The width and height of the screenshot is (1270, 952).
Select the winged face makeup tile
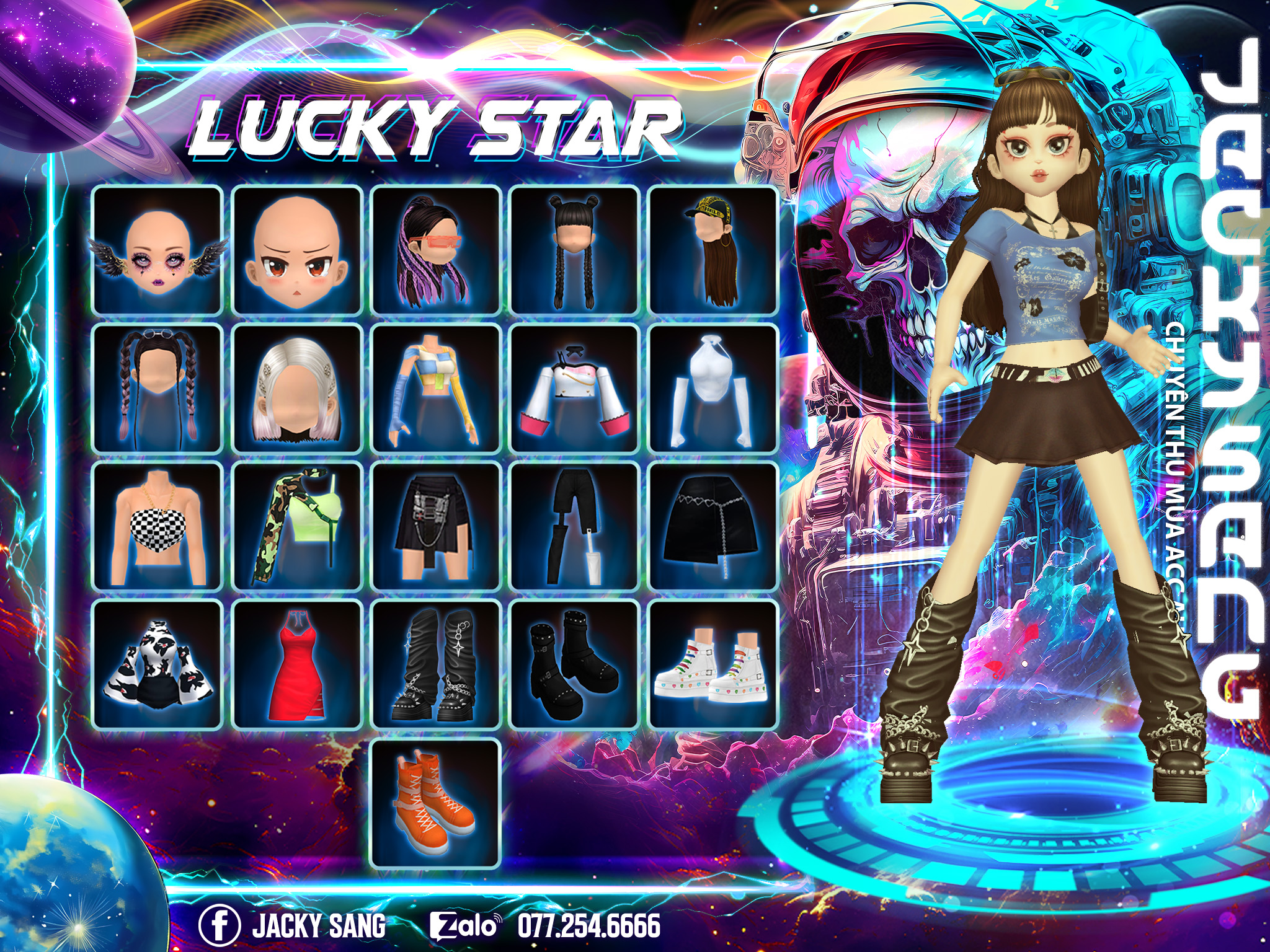158,250
